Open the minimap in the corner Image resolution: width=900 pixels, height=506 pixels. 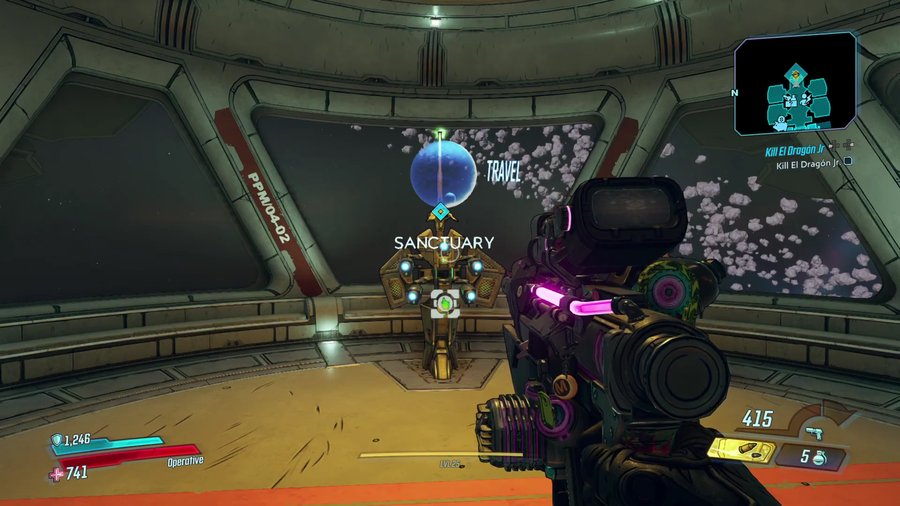(795, 84)
